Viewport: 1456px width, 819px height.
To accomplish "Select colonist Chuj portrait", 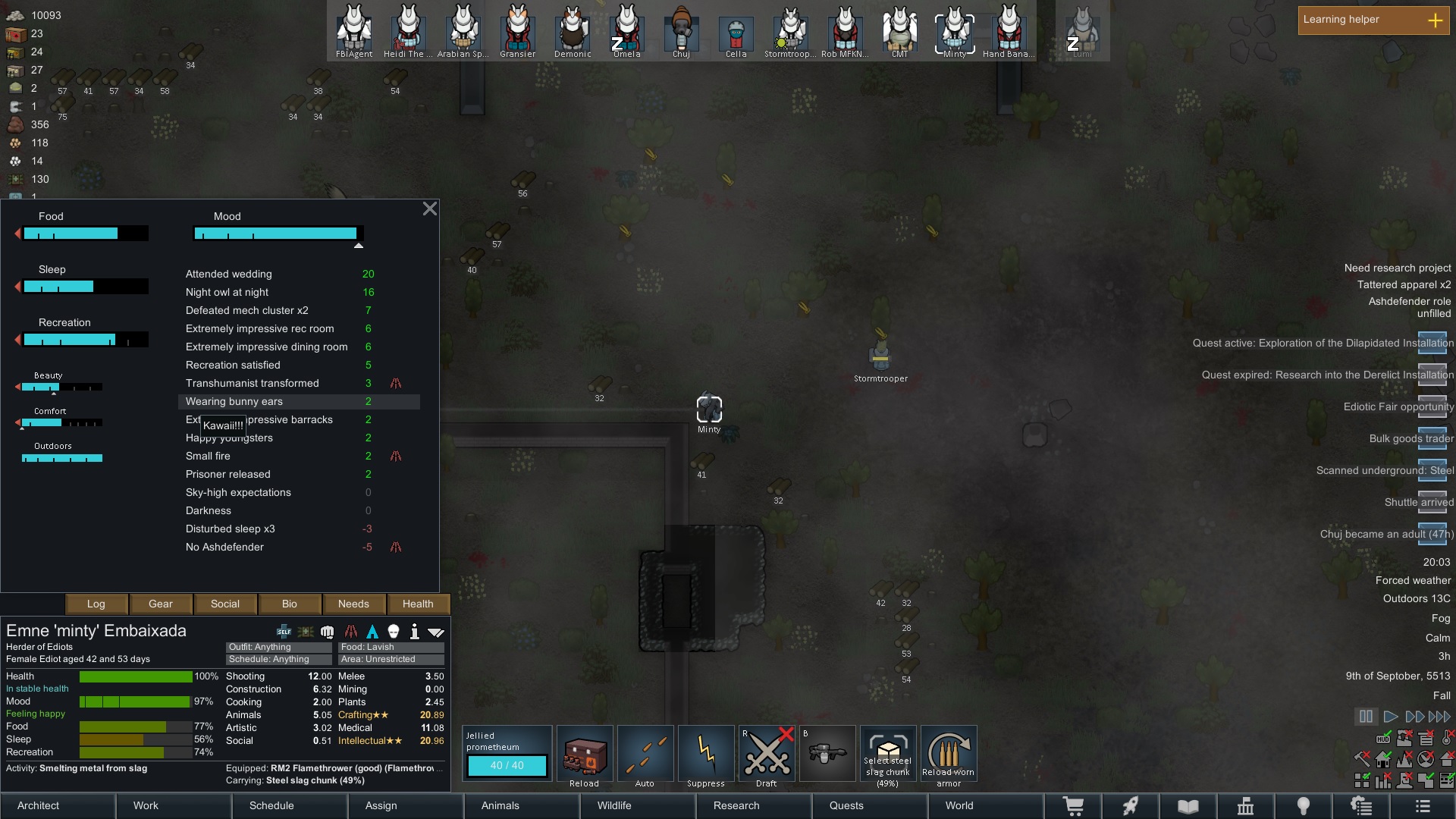I will click(x=681, y=32).
